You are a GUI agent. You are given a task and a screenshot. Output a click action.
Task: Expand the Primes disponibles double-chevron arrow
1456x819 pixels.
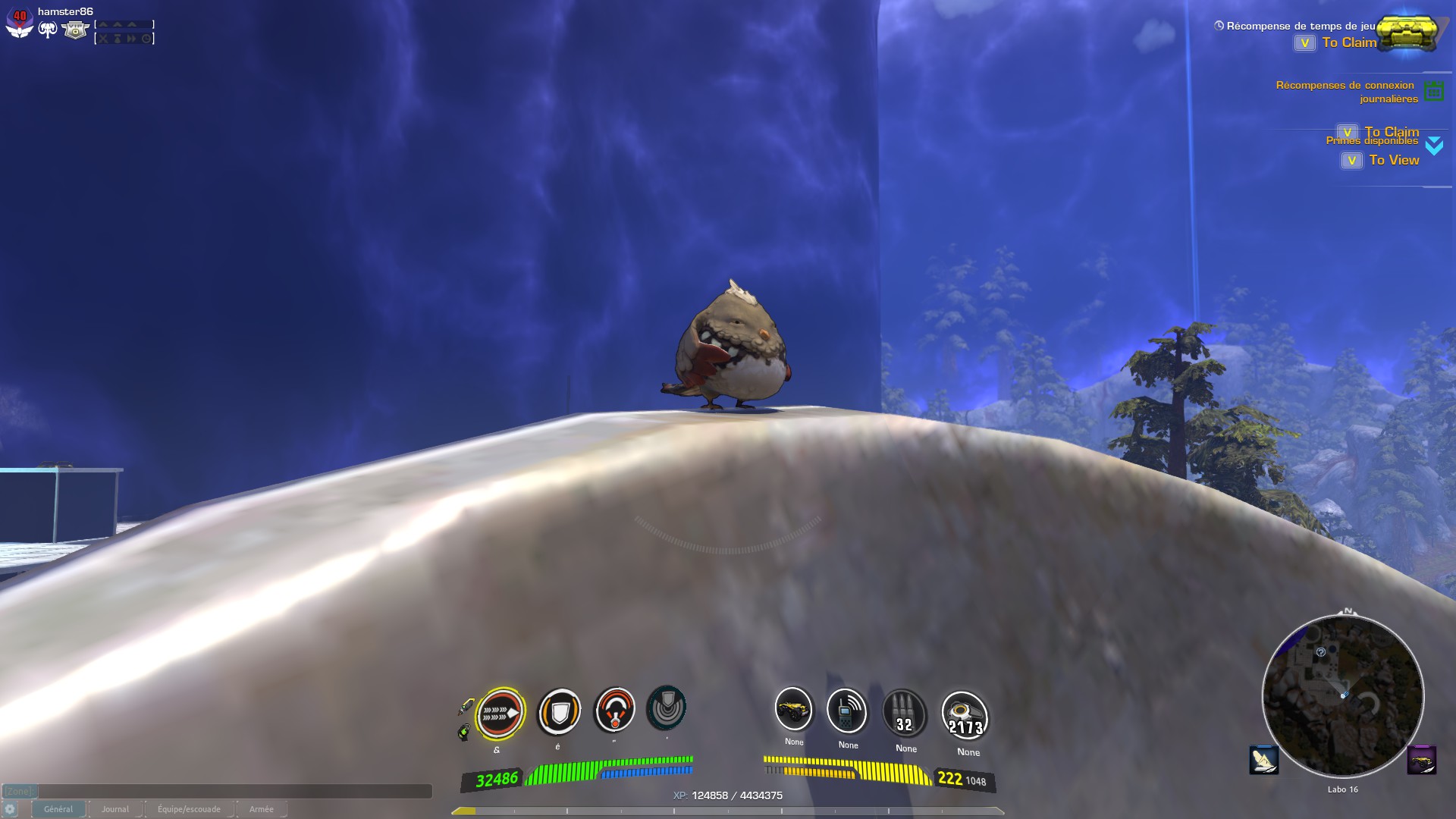pyautogui.click(x=1432, y=144)
